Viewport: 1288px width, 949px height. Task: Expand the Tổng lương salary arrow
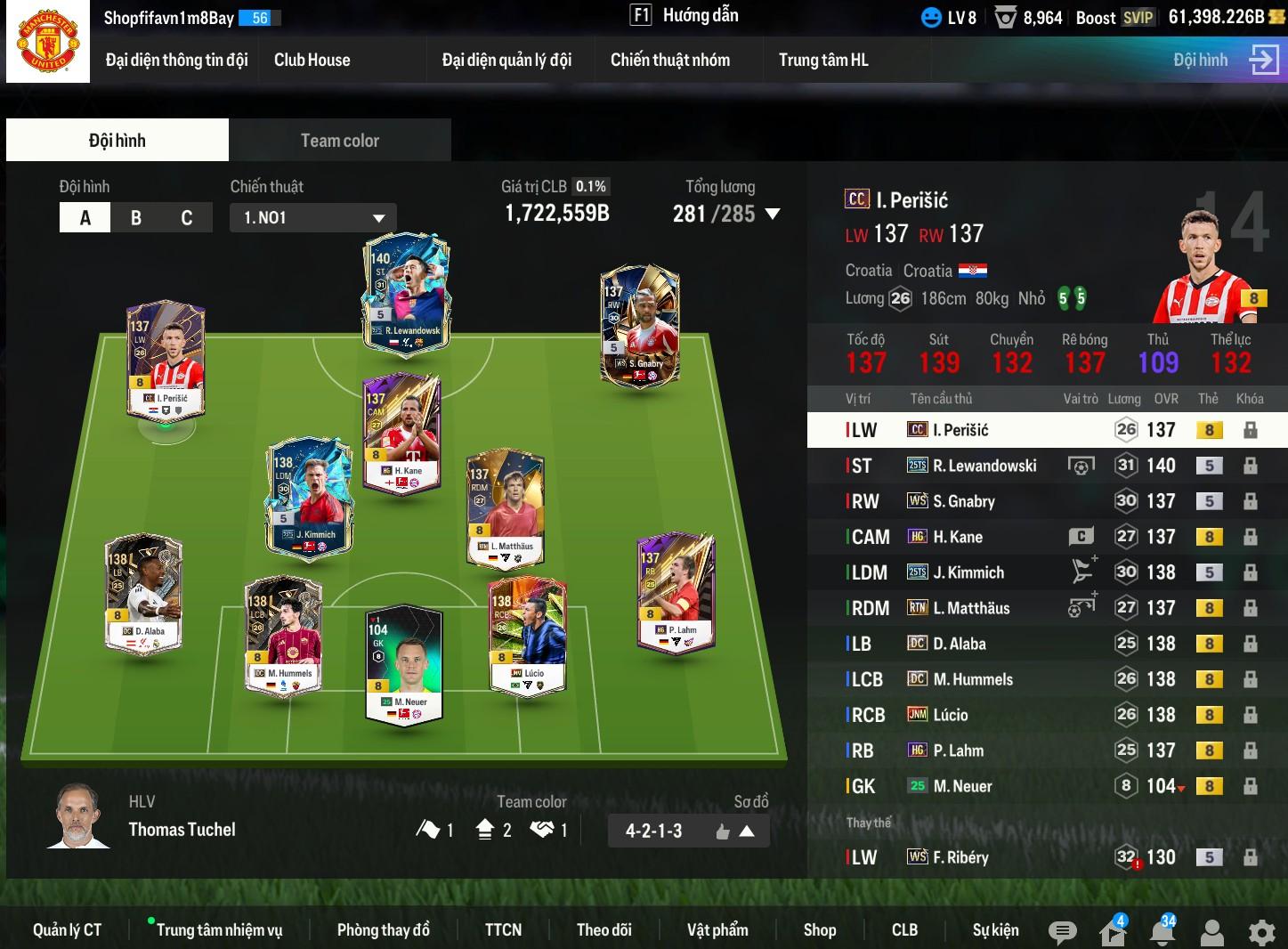773,215
